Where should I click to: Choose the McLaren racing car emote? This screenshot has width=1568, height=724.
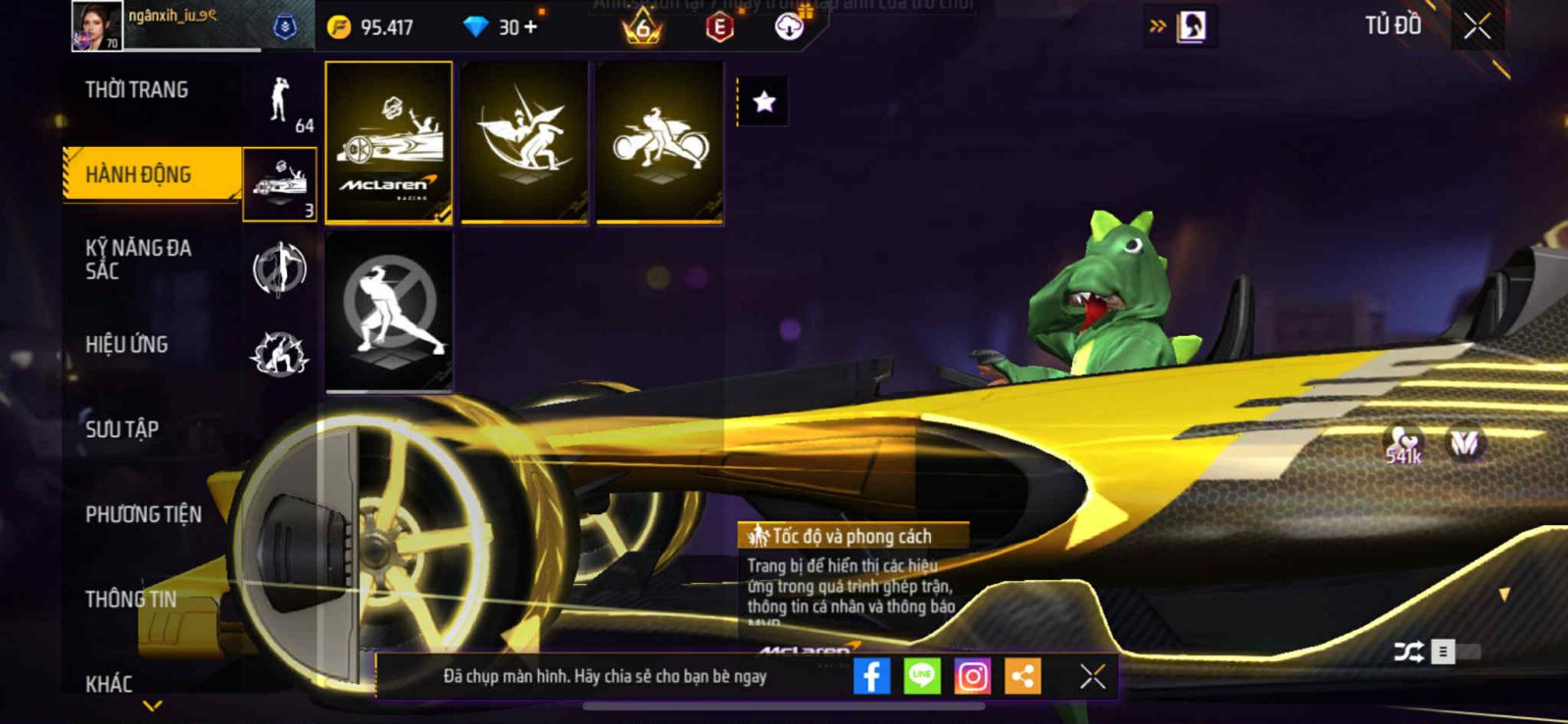pos(389,142)
